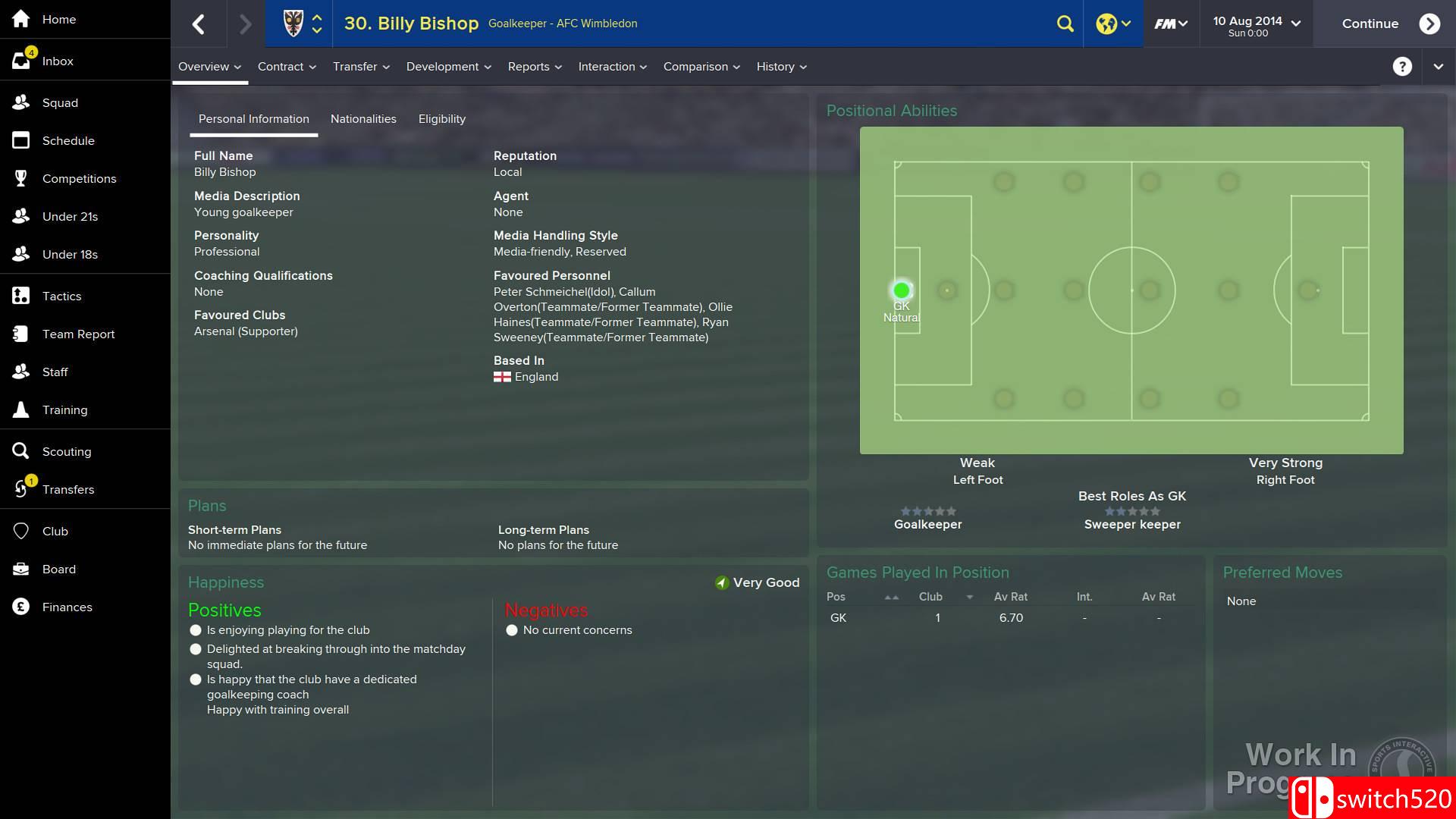This screenshot has width=1456, height=819.
Task: Expand the Transfer menu chevron
Action: point(385,67)
